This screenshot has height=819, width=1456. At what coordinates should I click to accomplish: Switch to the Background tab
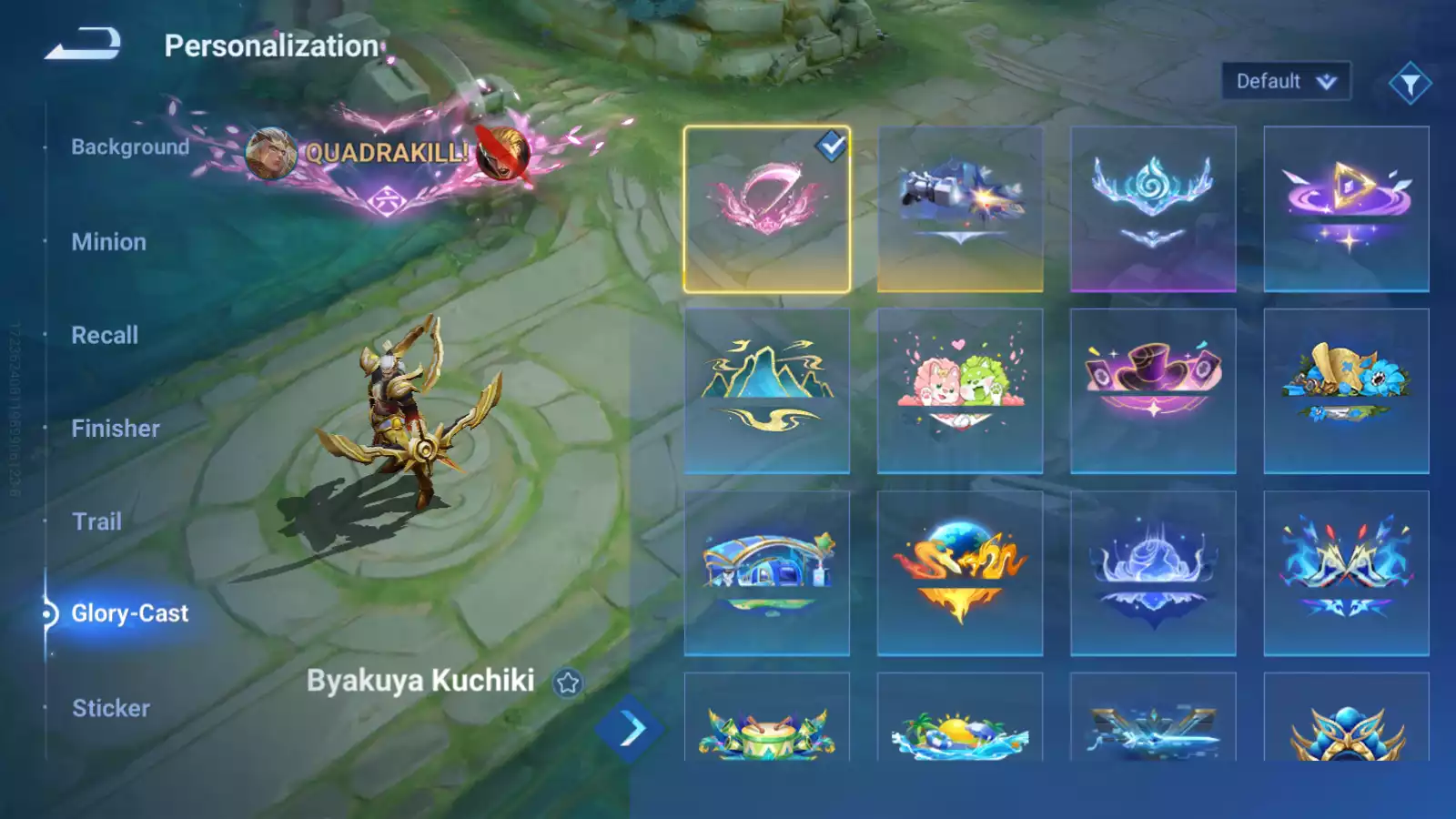130,147
